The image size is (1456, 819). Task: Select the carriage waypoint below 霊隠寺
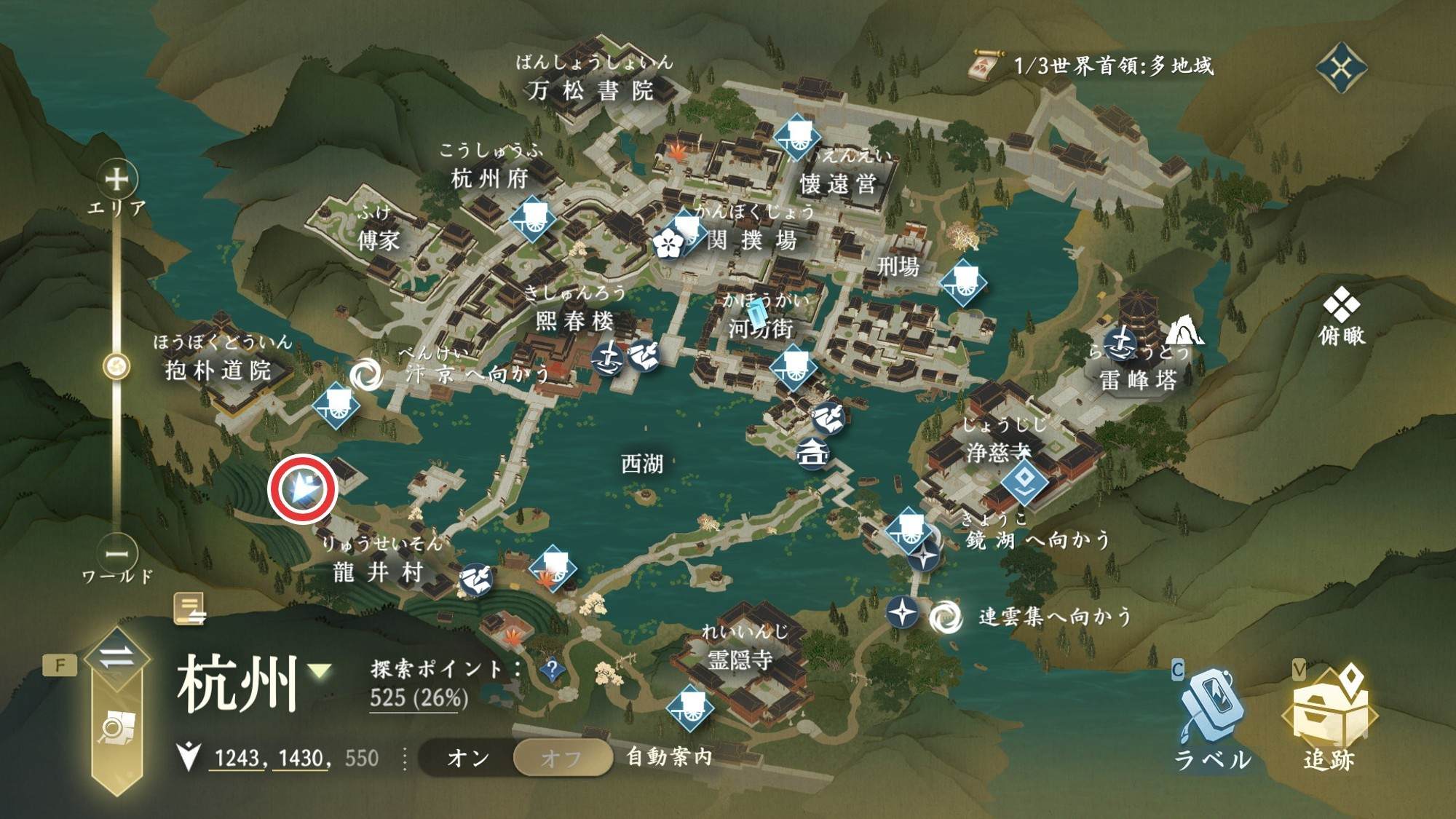coord(689,706)
